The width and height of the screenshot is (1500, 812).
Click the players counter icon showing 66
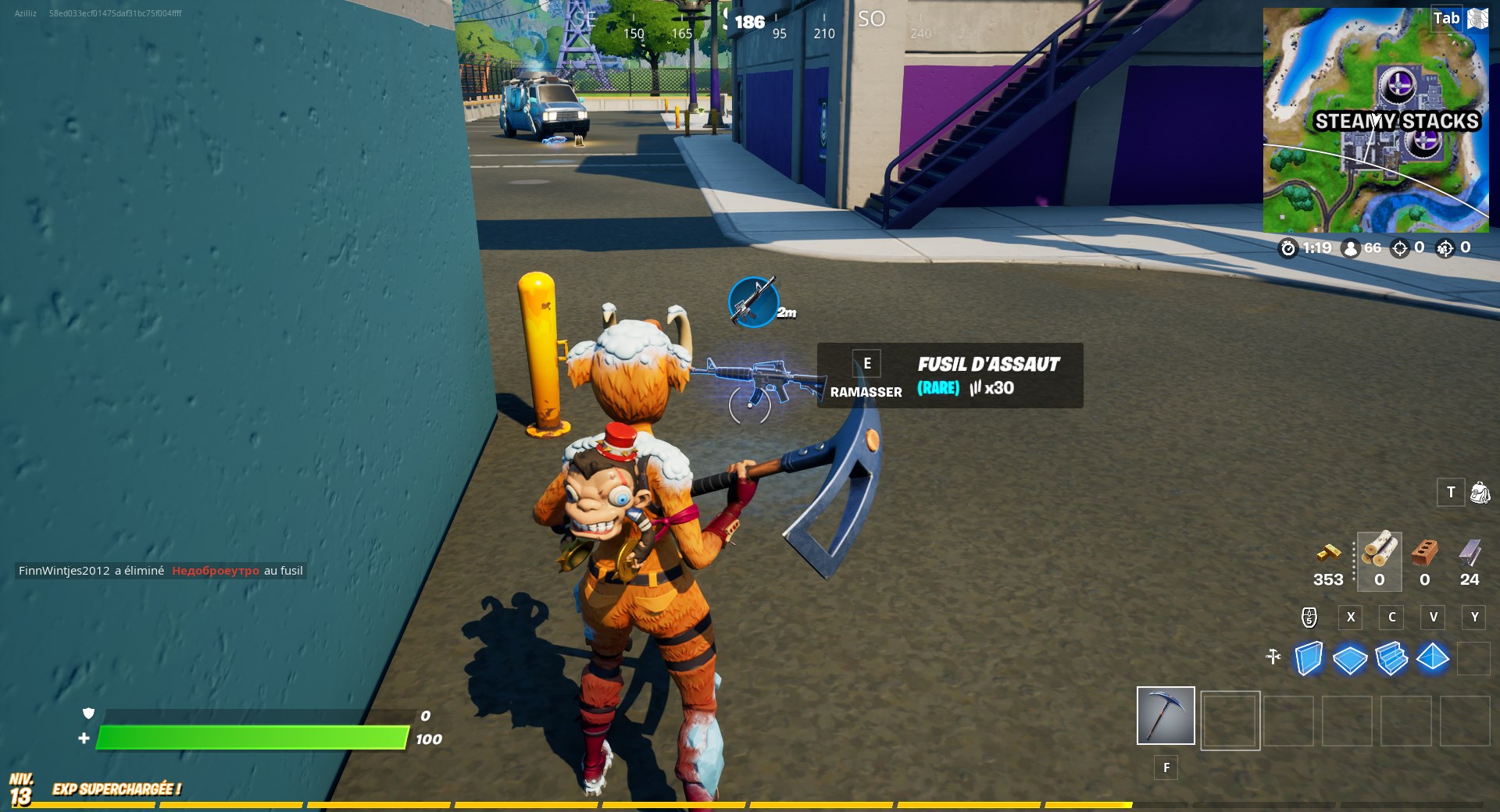click(x=1351, y=248)
